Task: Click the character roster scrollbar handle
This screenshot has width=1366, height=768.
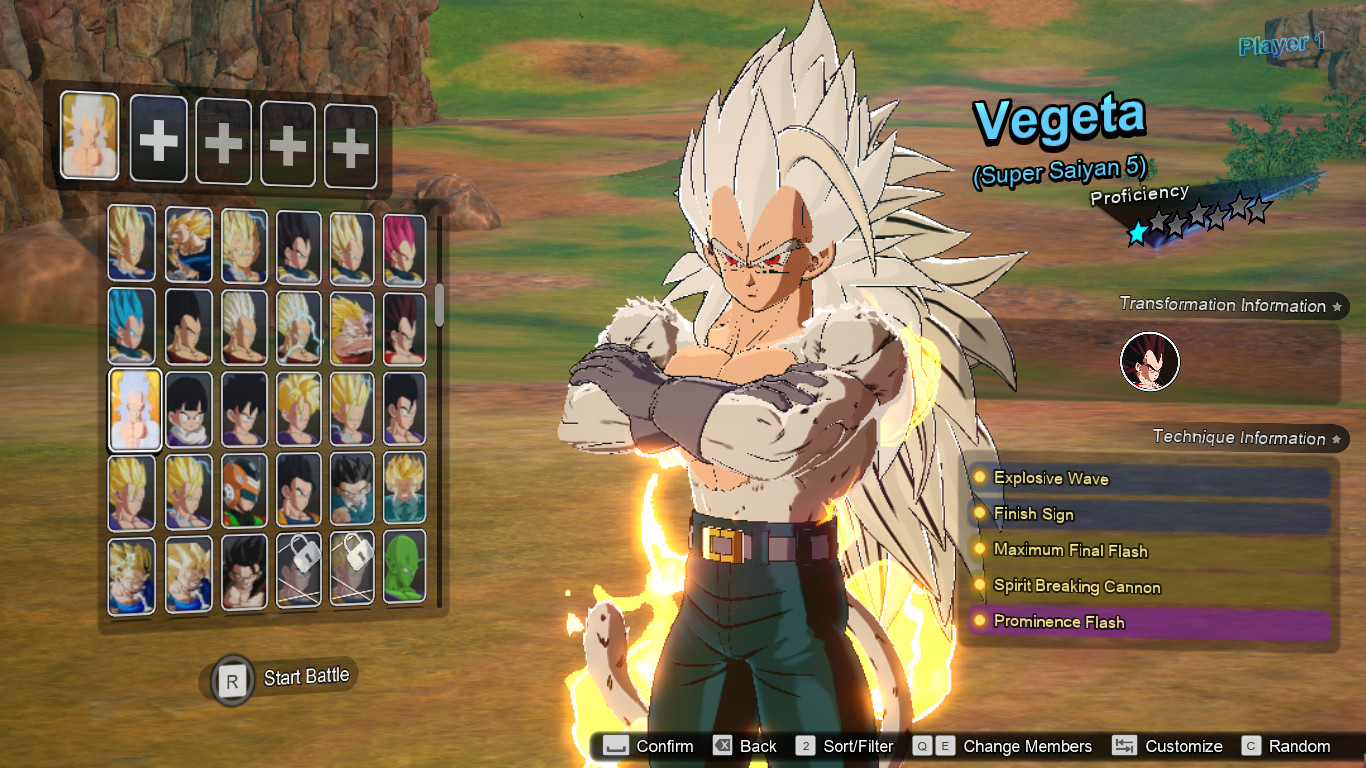Action: (x=439, y=305)
